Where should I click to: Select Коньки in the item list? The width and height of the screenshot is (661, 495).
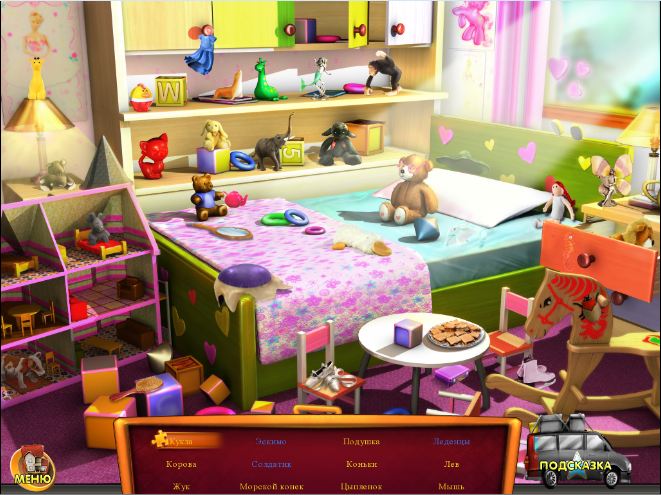pos(361,464)
